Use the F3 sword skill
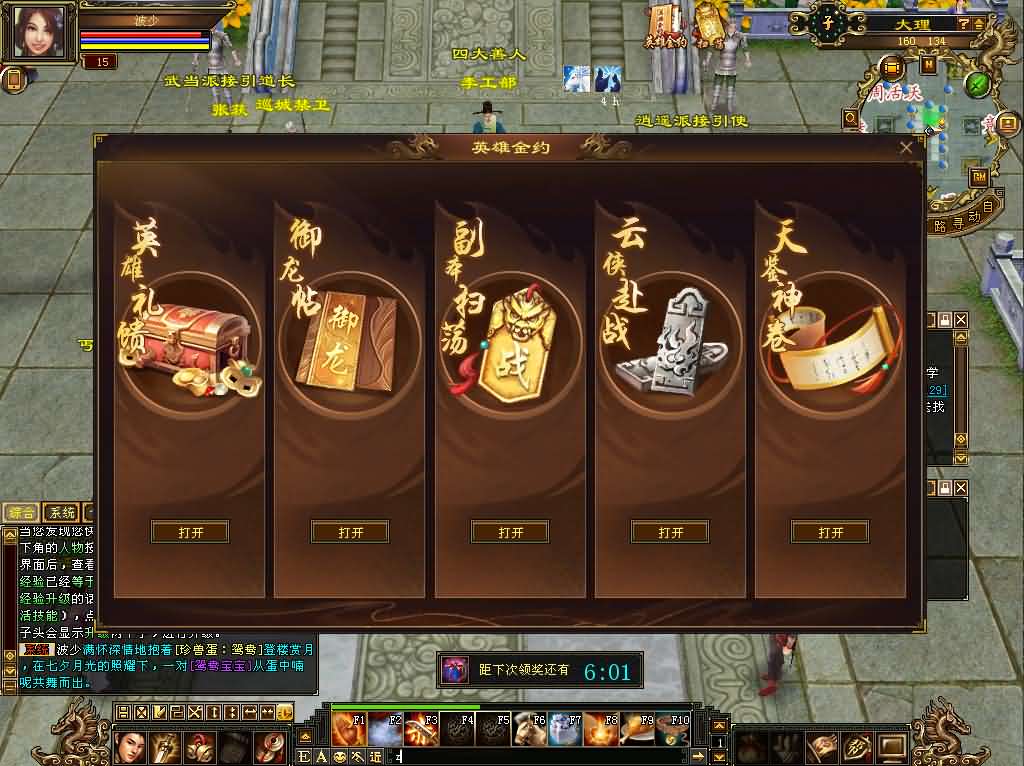 (x=420, y=729)
